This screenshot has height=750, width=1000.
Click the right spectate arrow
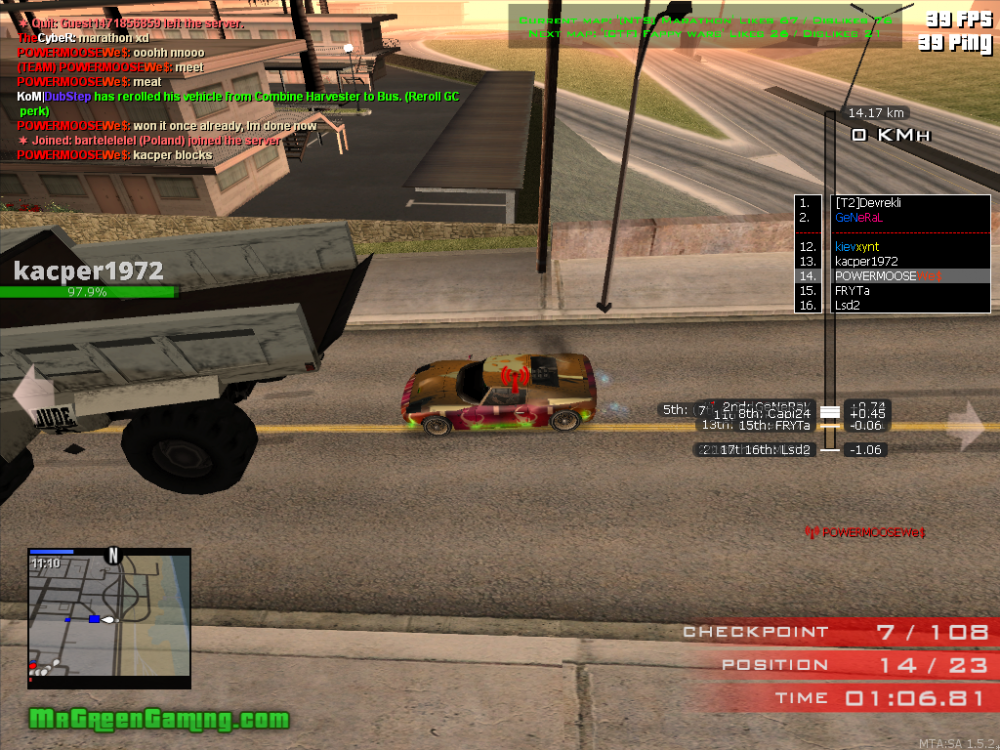(x=966, y=425)
